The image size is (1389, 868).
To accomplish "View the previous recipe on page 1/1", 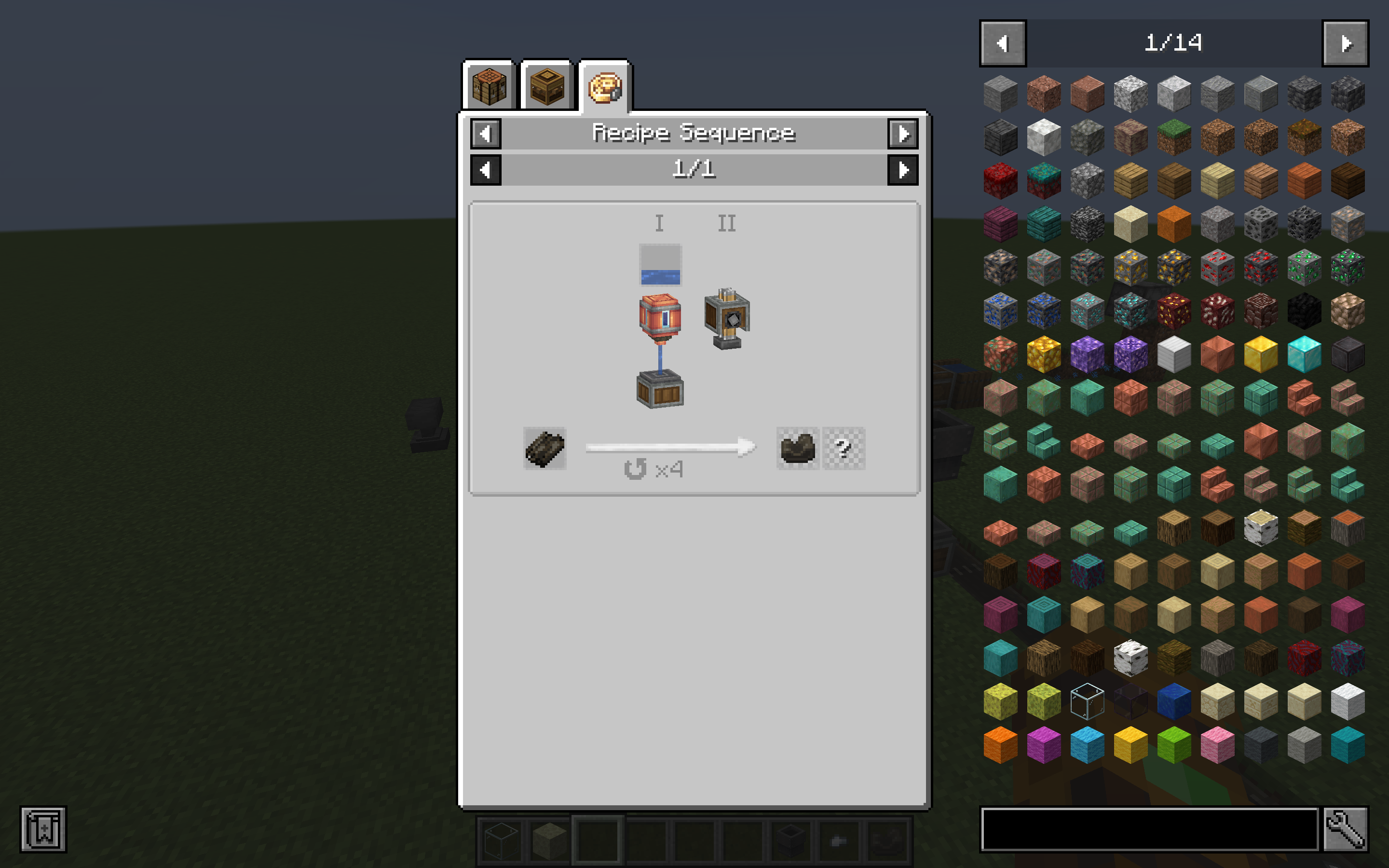I will click(x=485, y=169).
